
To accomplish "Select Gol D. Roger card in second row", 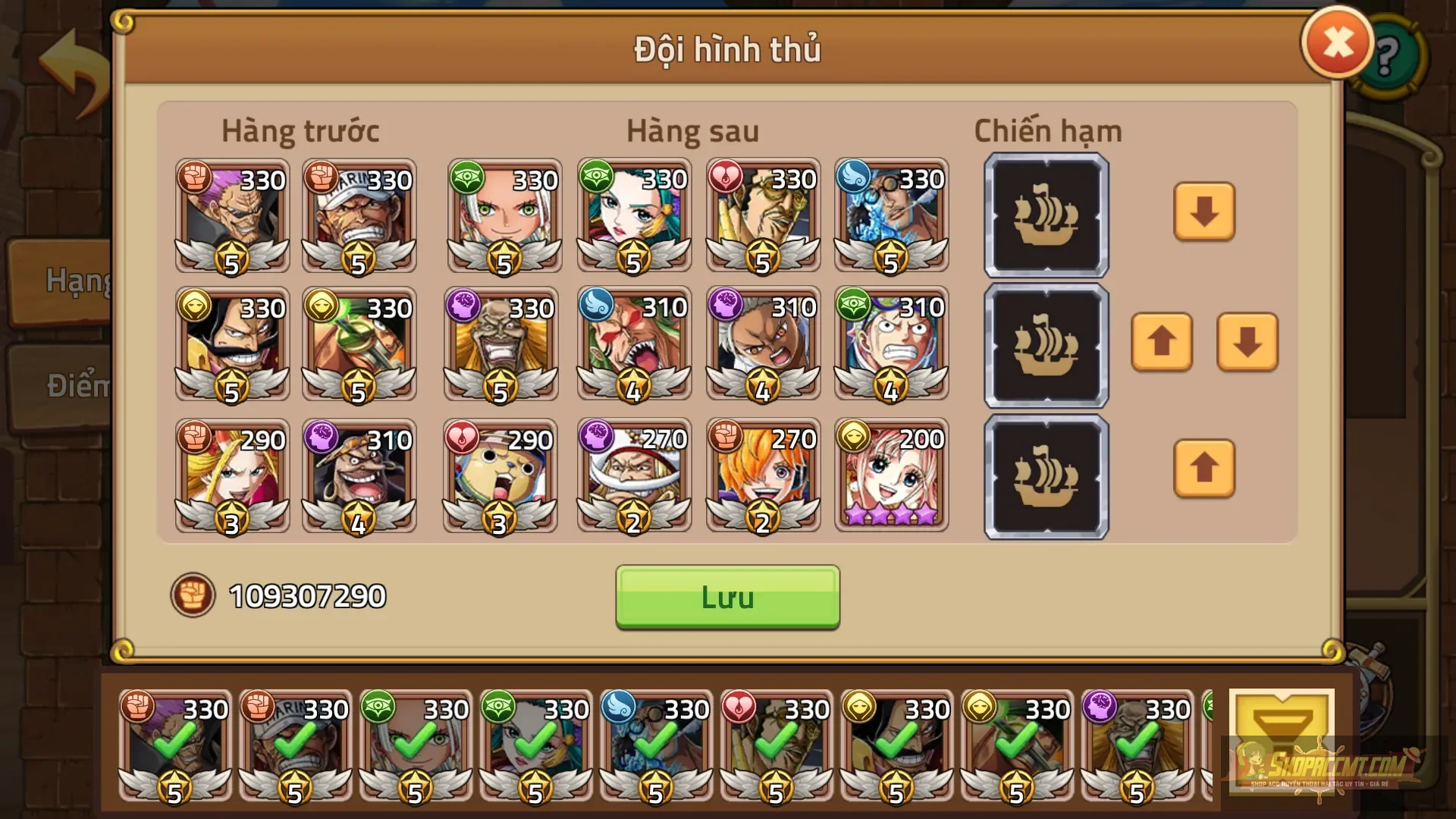I will 232,345.
